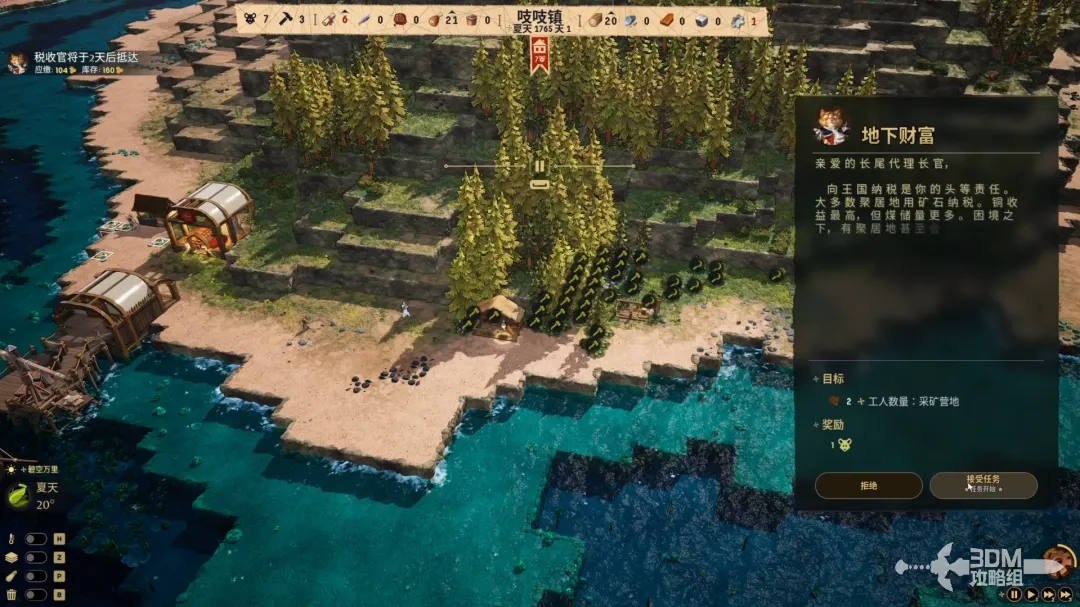
Task: Click the gear parts resource icon
Action: pyautogui.click(x=737, y=20)
